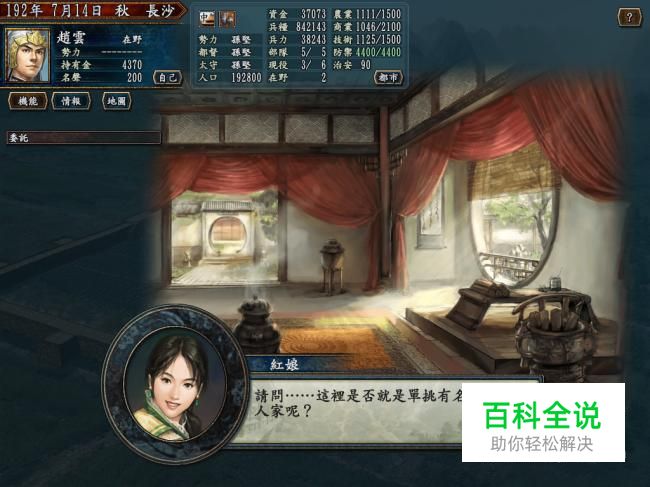Viewport: 650px width, 487px height.
Task: Open the 都市 (city) details
Action: (389, 77)
